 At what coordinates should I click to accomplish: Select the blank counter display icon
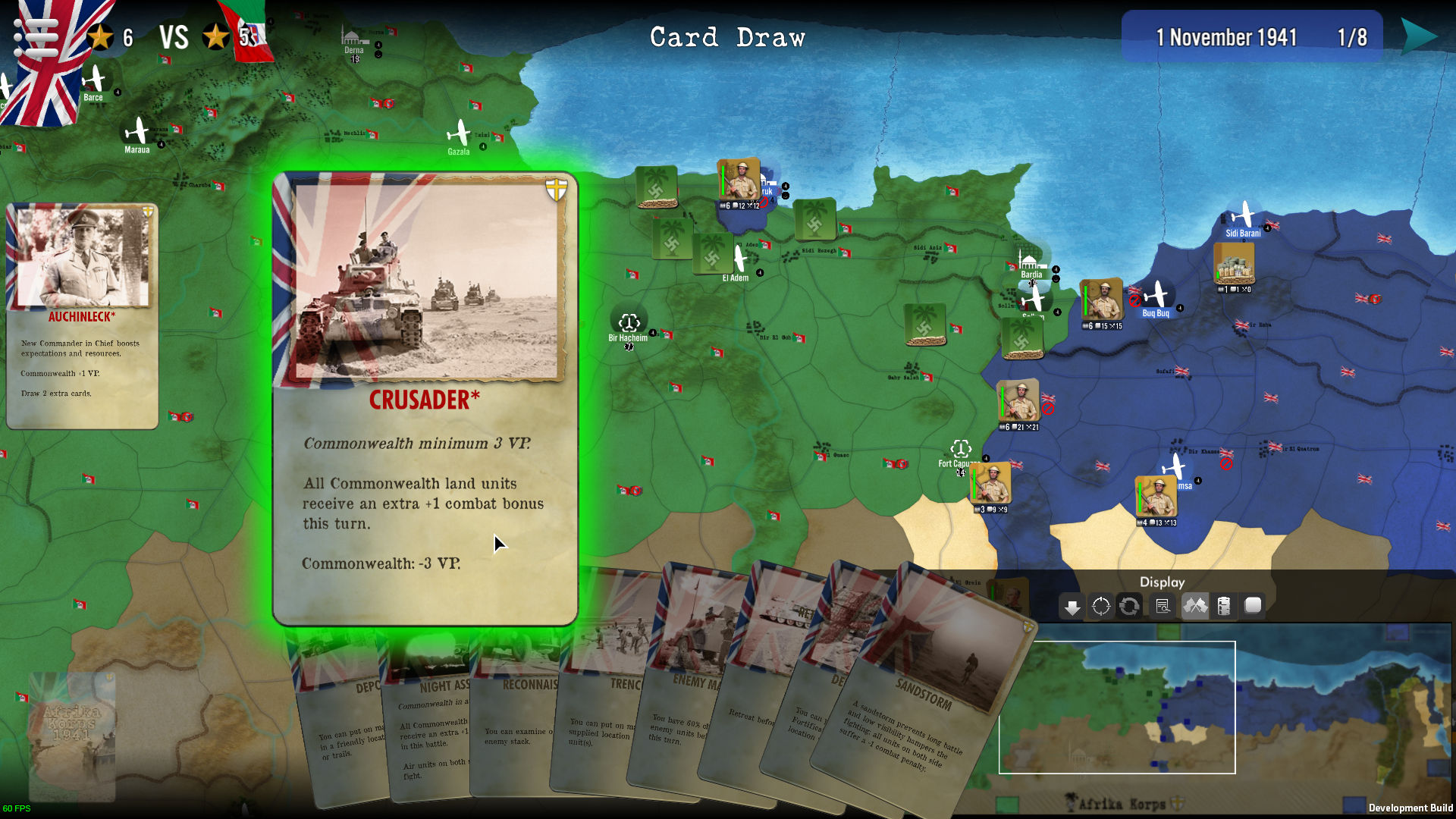pos(1253,605)
